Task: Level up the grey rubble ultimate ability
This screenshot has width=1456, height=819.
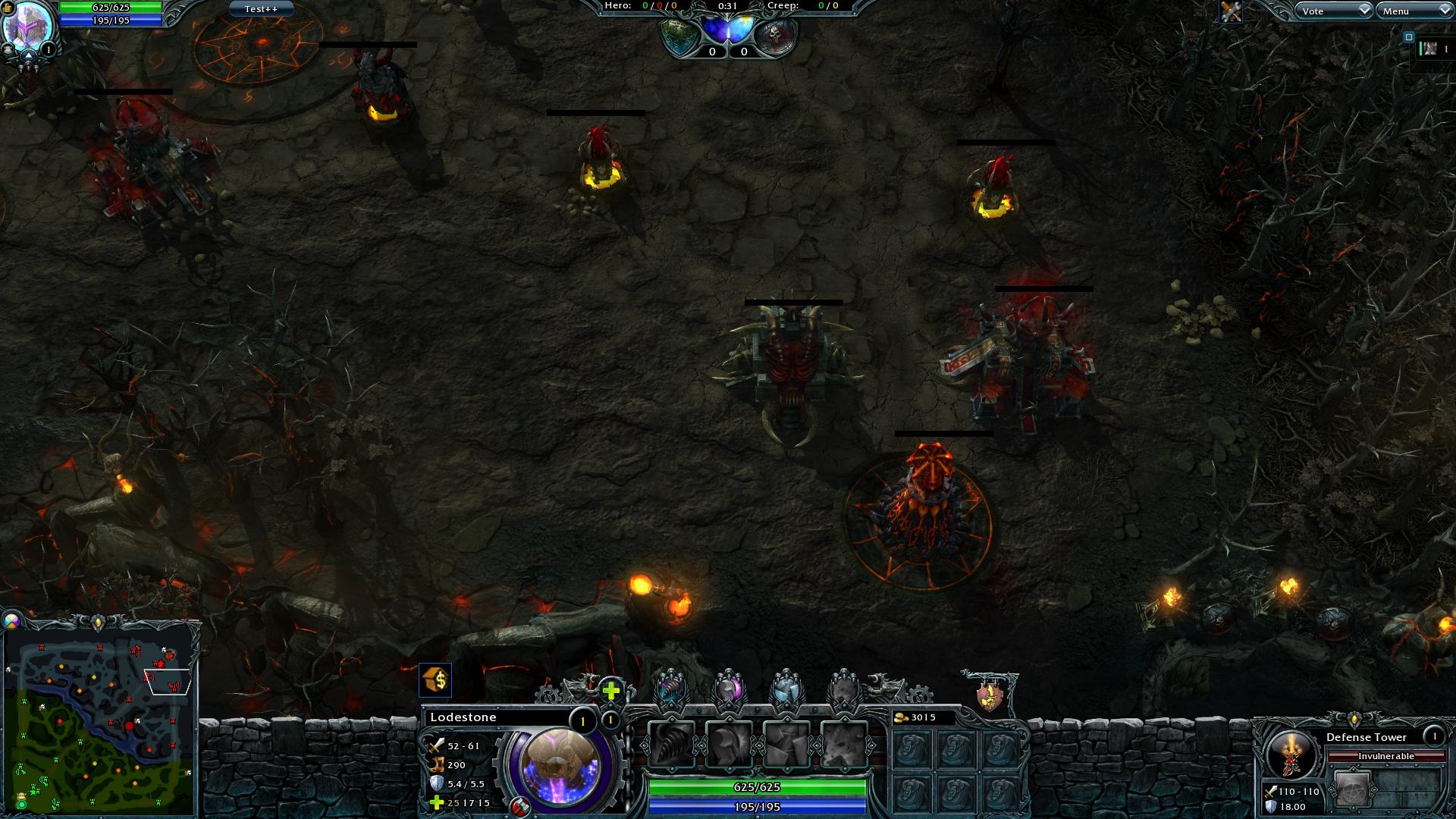Action: tap(843, 689)
